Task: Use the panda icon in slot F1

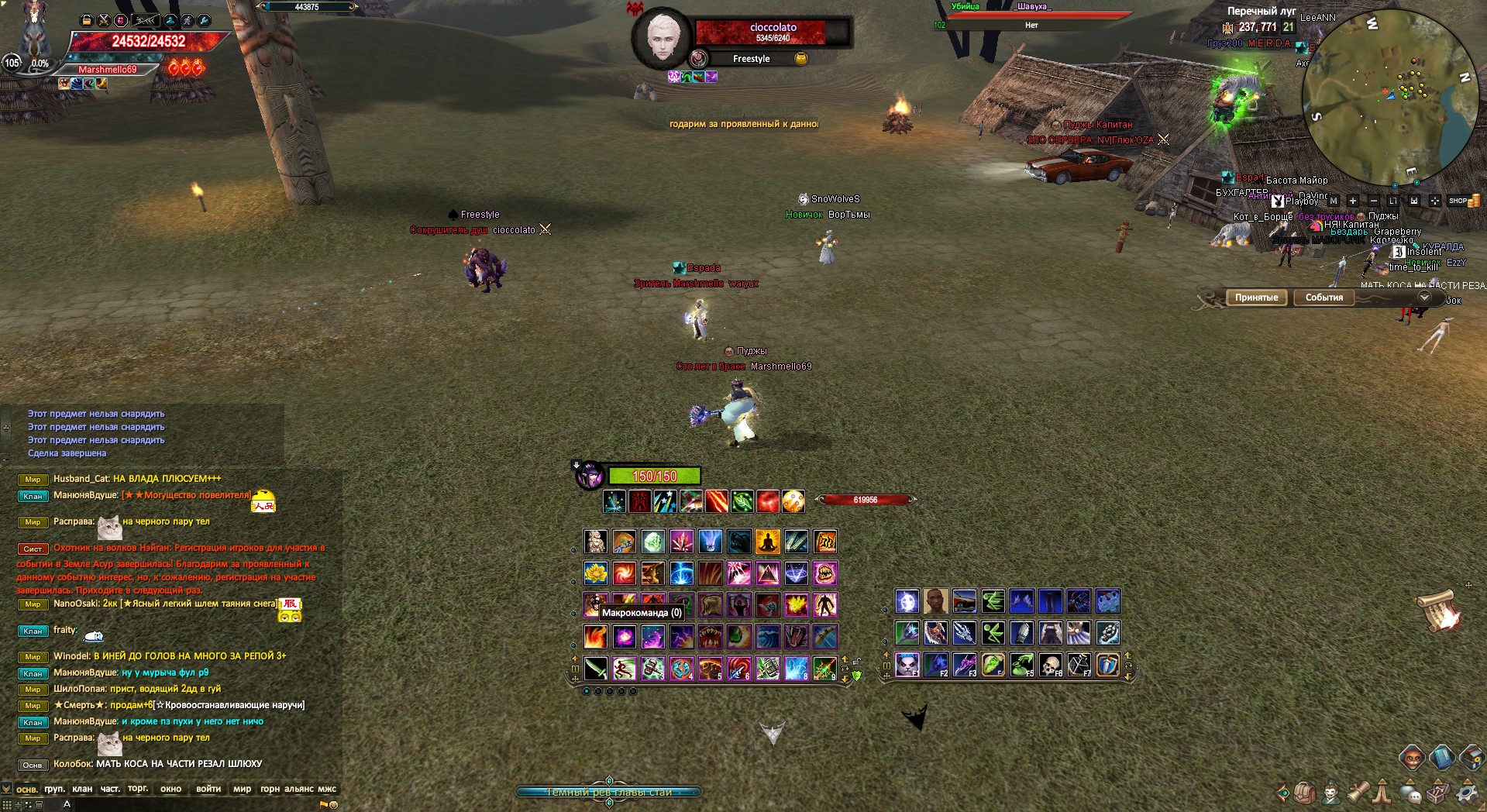Action: (x=907, y=665)
